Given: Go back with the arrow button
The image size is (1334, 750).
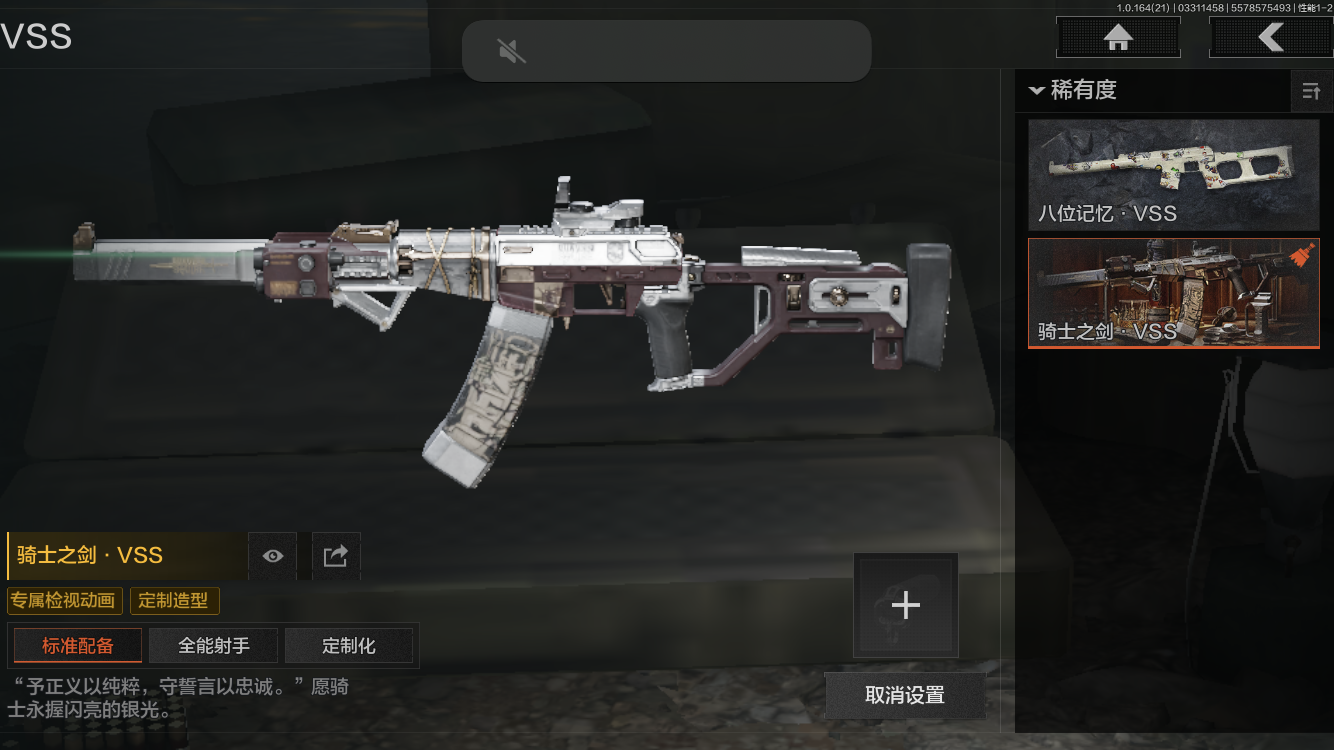Looking at the screenshot, I should [1270, 38].
